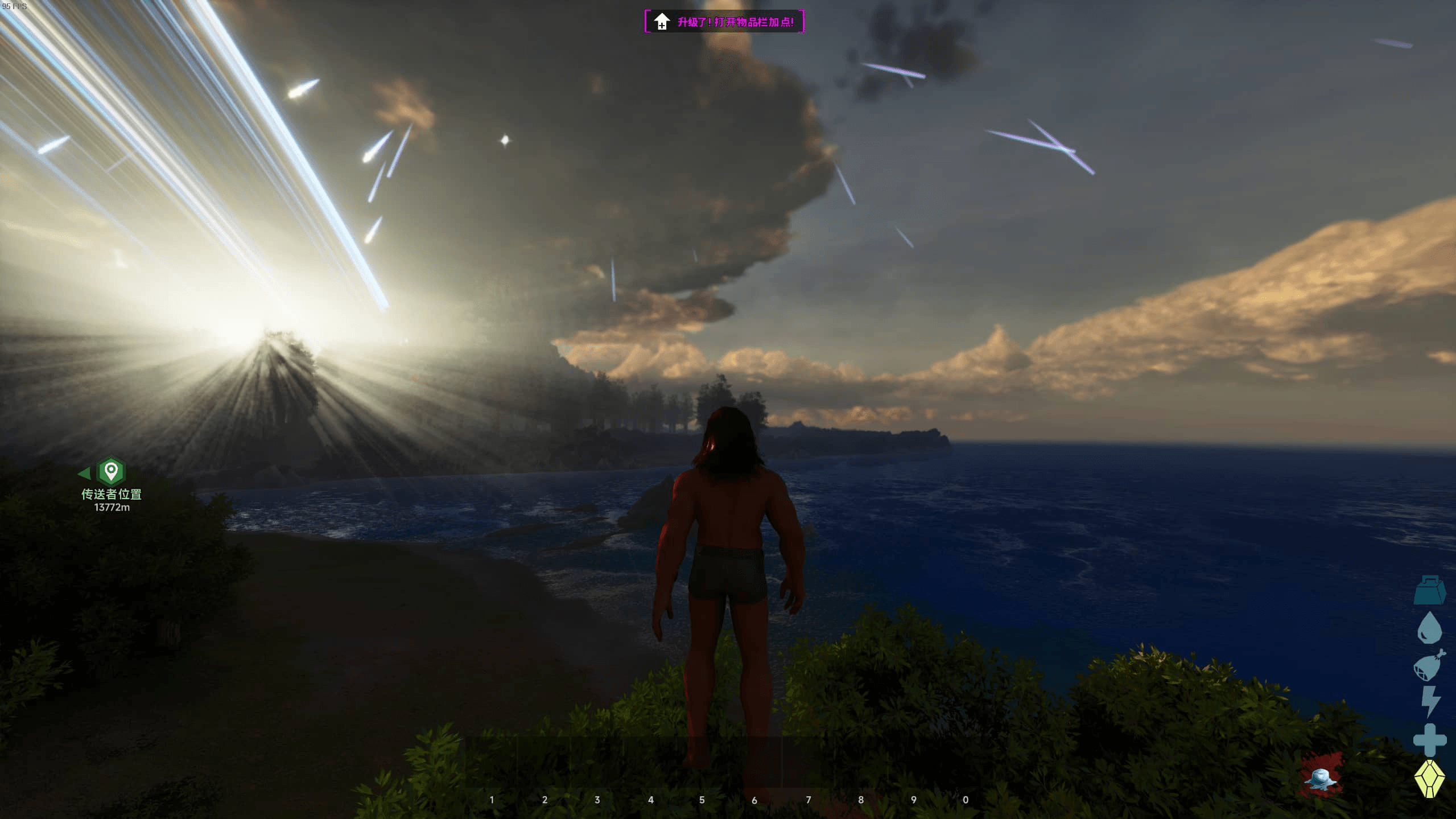The image size is (1456, 819).
Task: Click the food meat status icon
Action: coord(1429,665)
